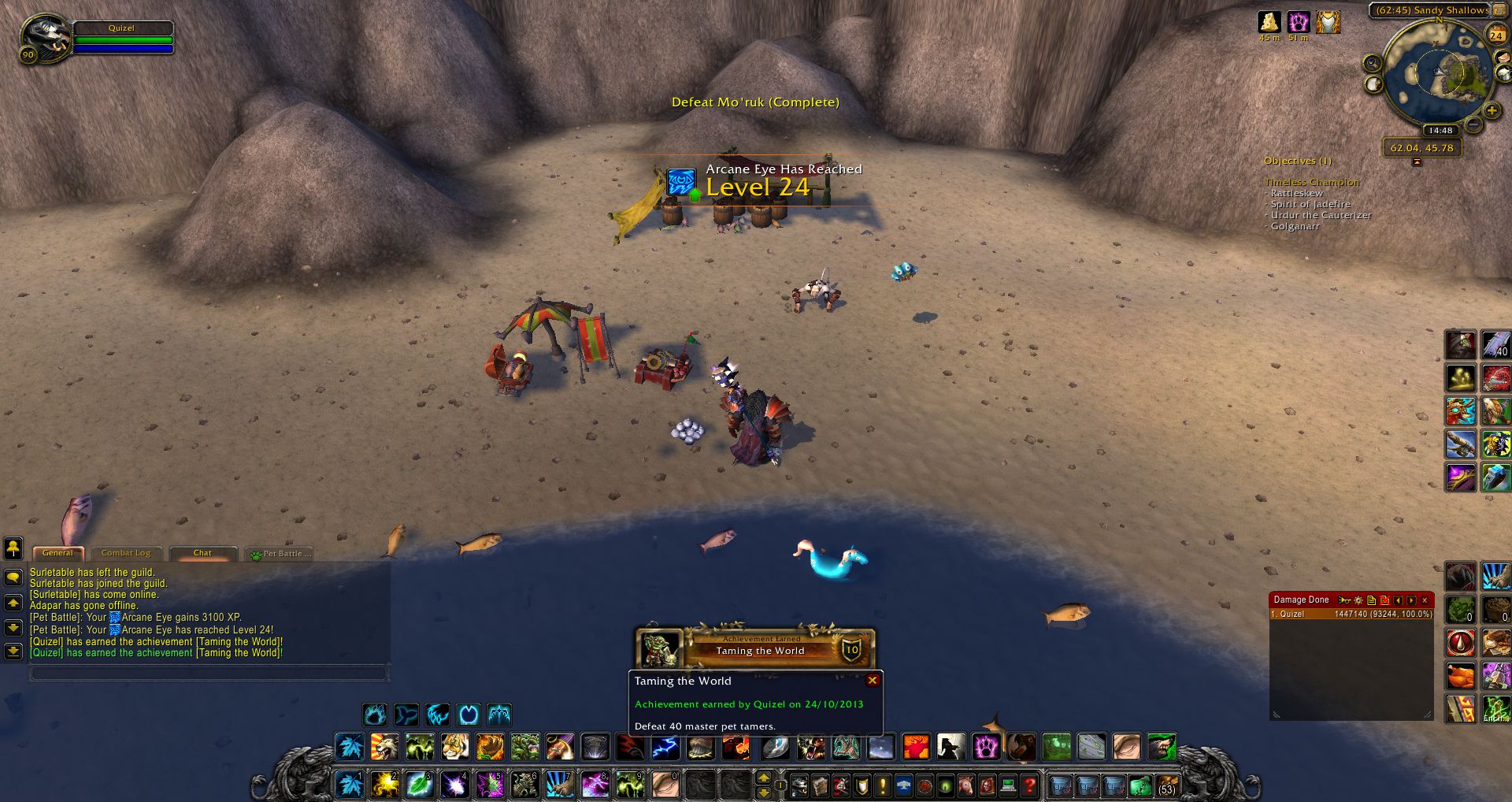Open the calendar showing day 24
The width and height of the screenshot is (1512, 802).
[x=1495, y=35]
